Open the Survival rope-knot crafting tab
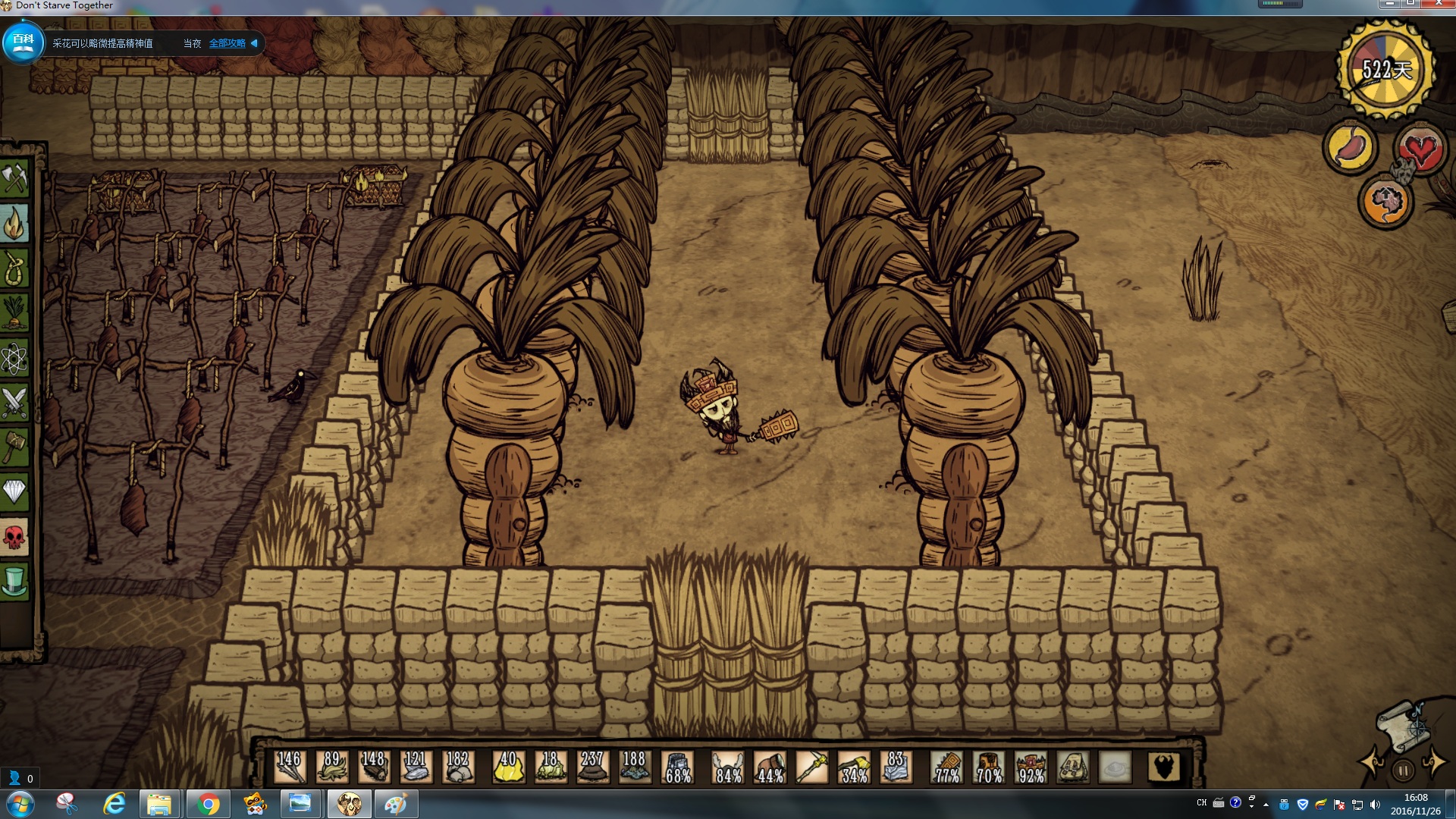This screenshot has width=1456, height=819. click(x=14, y=268)
